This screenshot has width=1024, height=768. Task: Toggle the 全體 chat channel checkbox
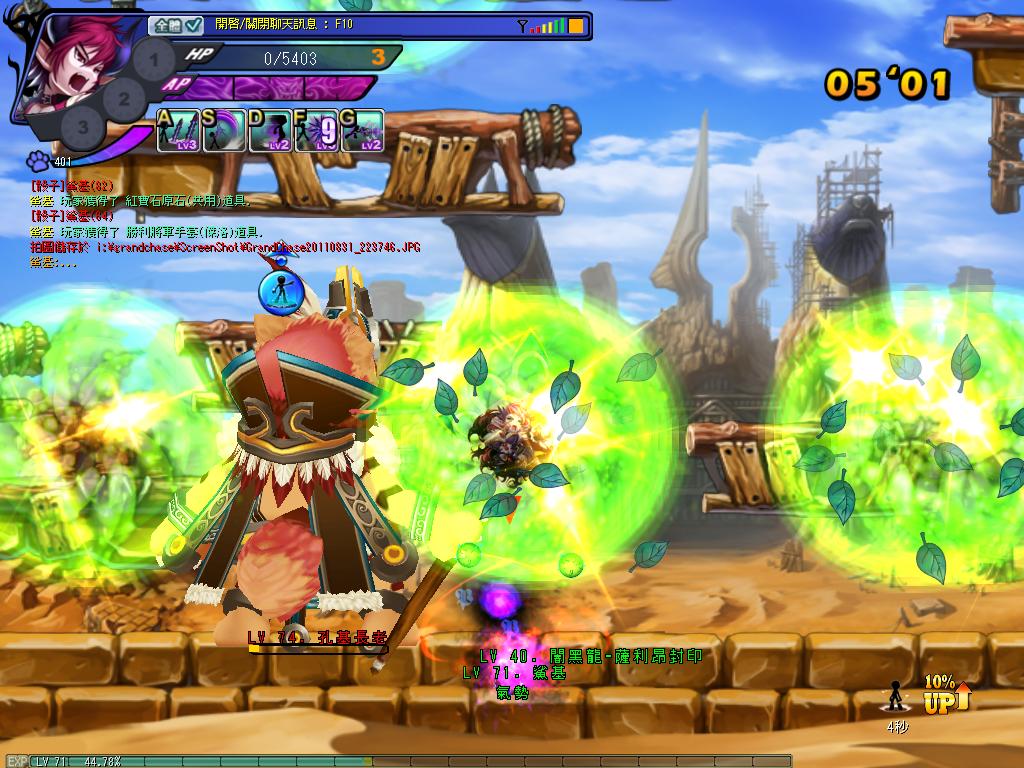point(194,25)
